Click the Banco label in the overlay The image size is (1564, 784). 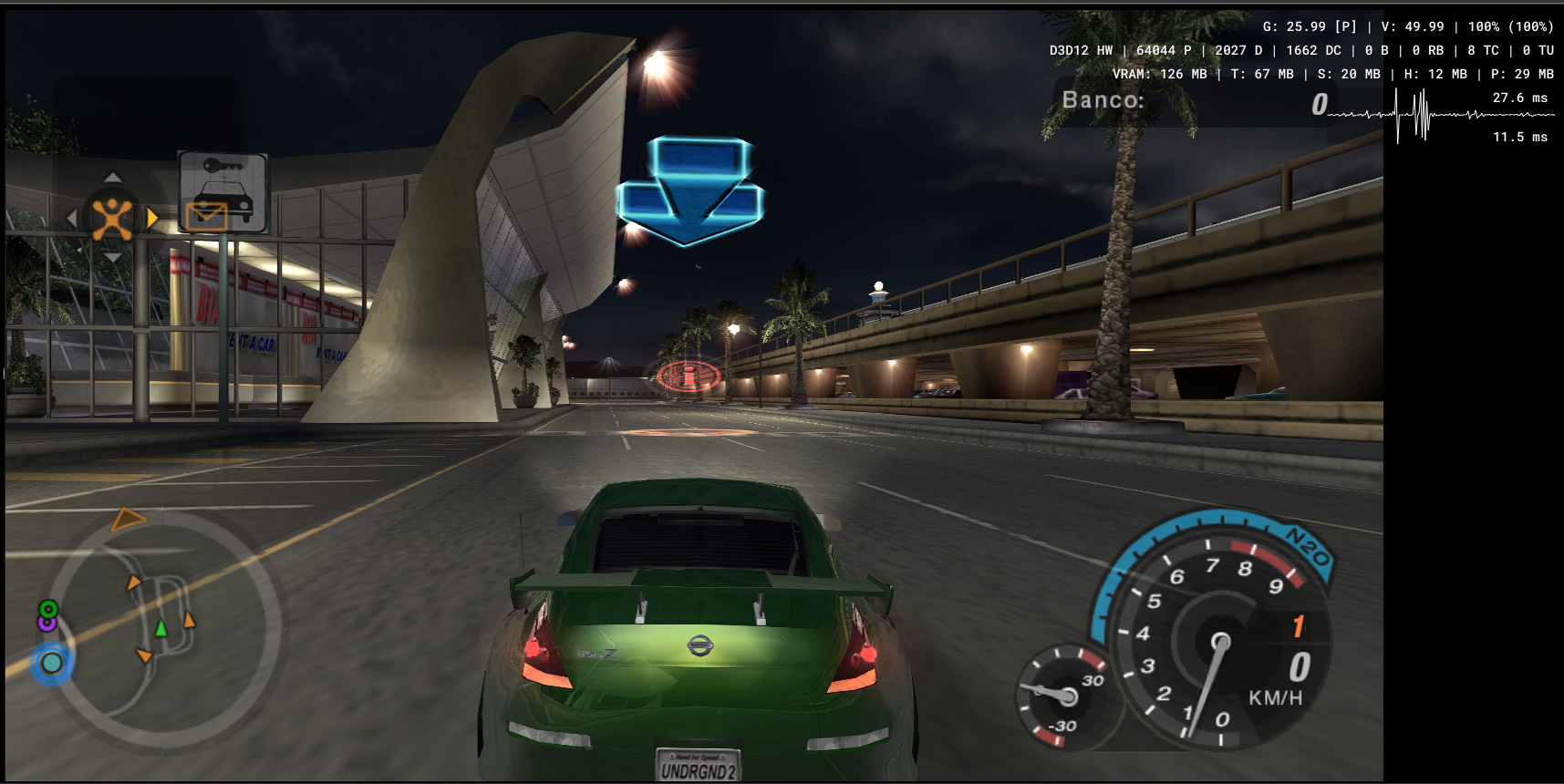1103,100
